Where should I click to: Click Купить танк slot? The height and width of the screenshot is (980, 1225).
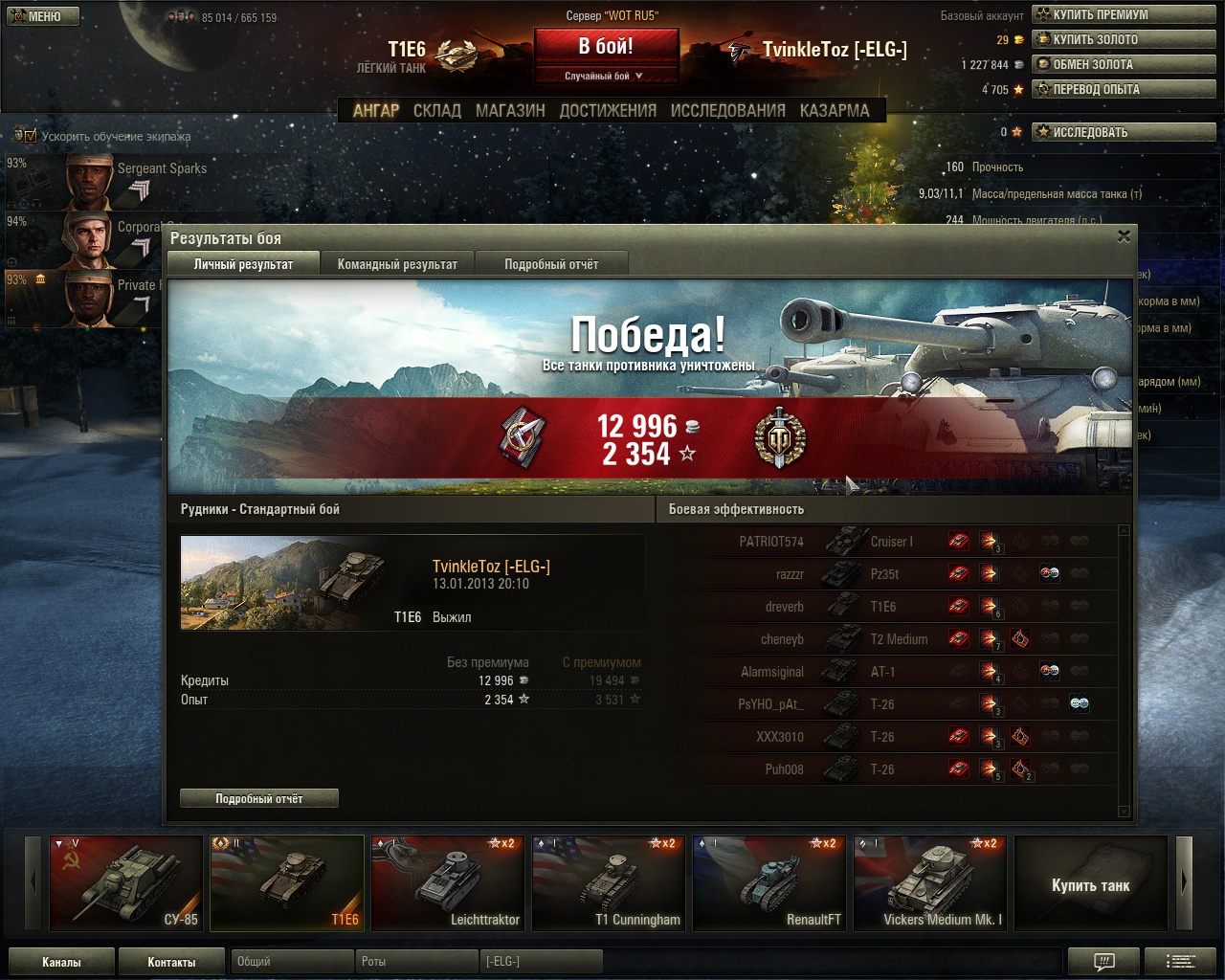click(x=1090, y=884)
